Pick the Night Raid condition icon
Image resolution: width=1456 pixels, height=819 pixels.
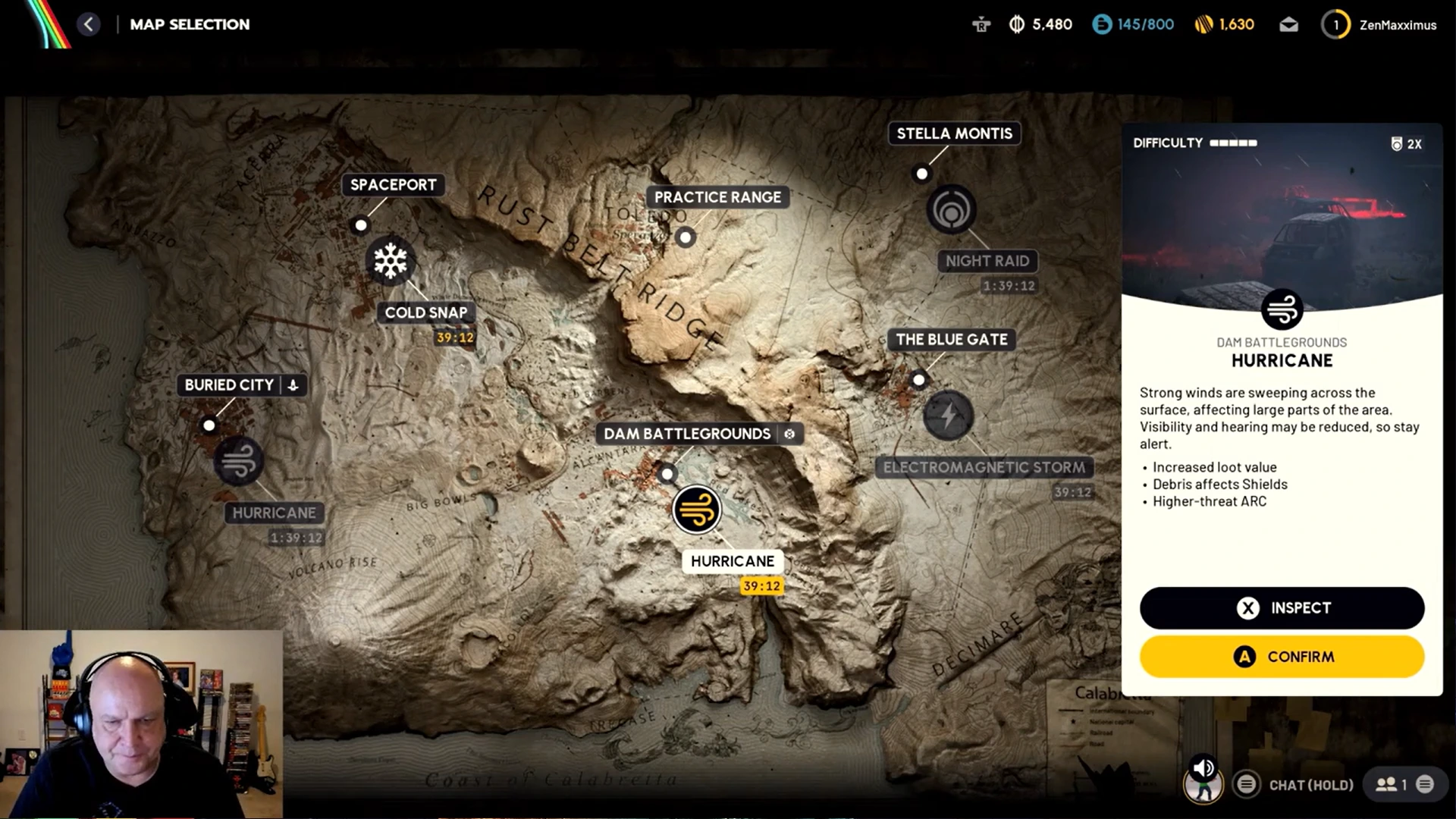[951, 210]
